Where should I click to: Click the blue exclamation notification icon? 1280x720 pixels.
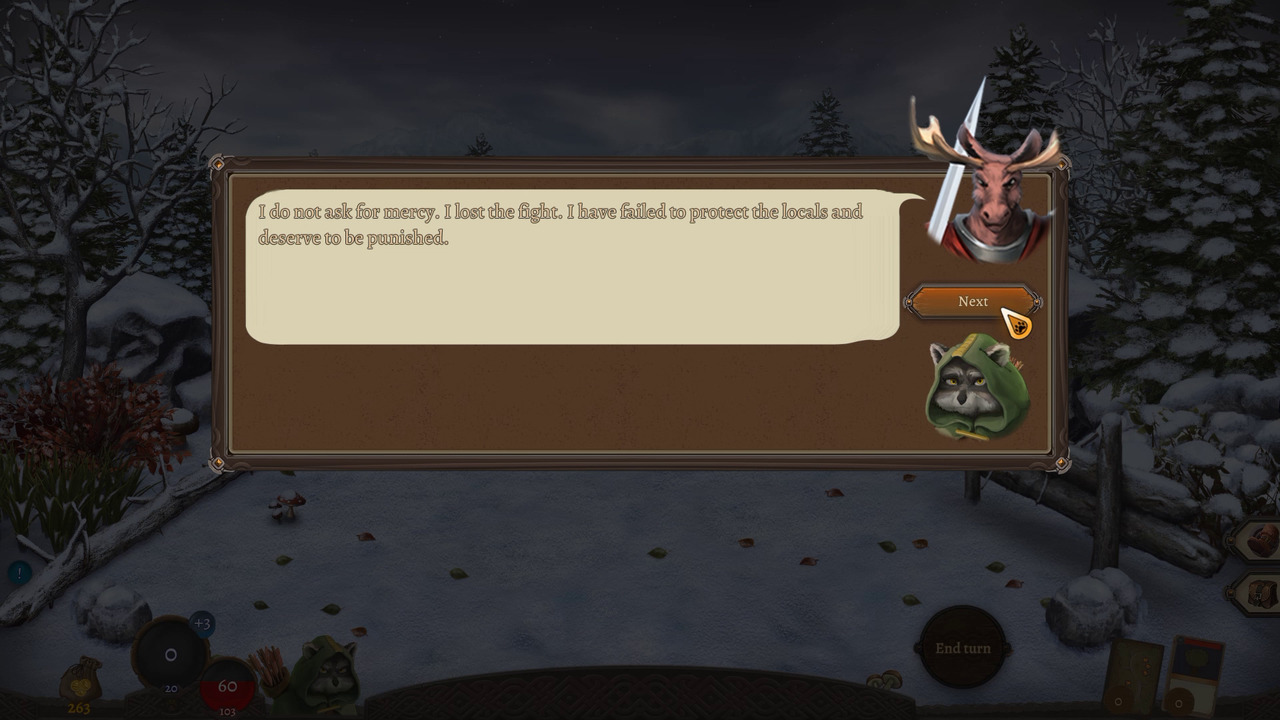tap(18, 572)
